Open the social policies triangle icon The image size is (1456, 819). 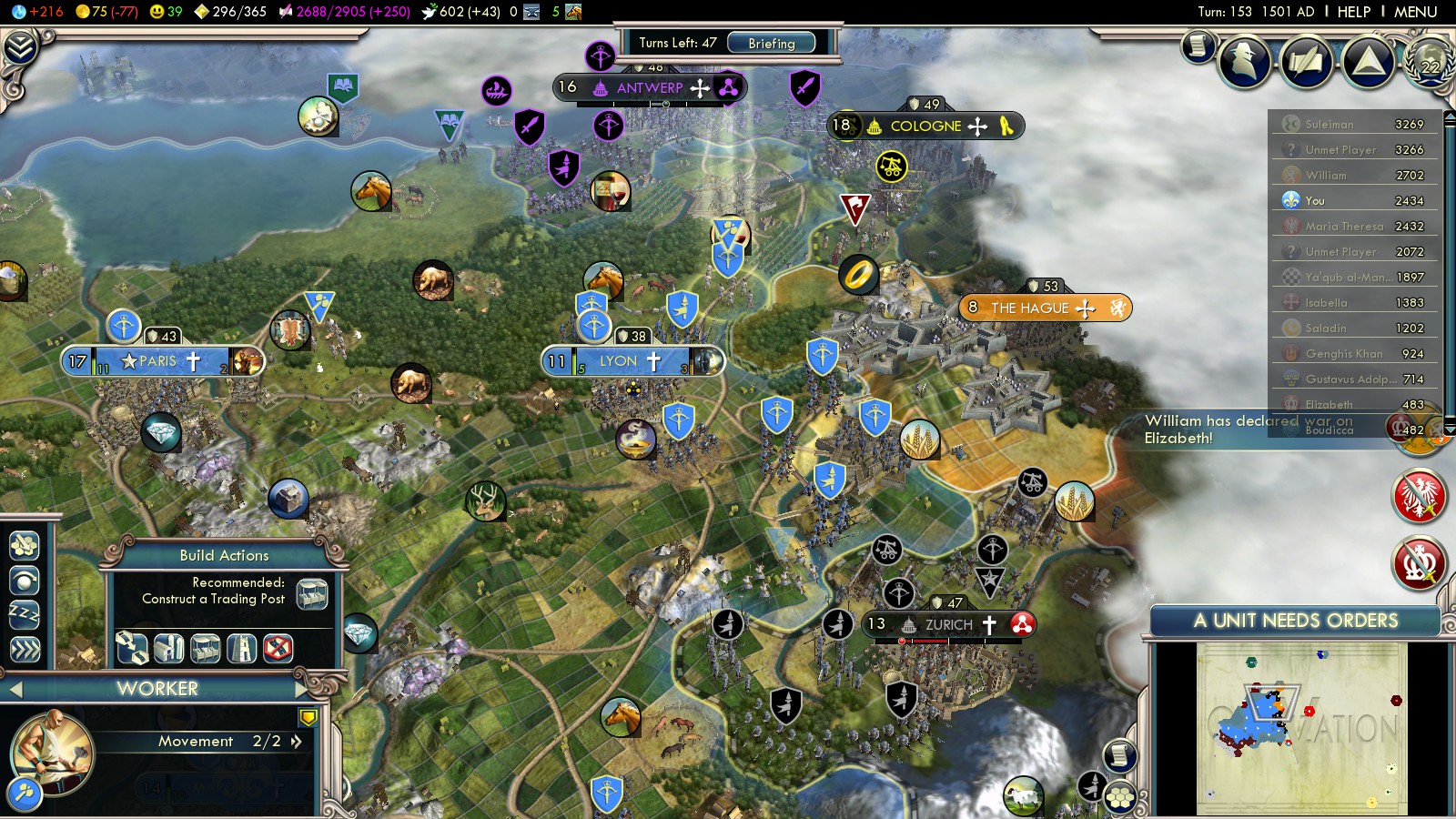(x=1368, y=62)
